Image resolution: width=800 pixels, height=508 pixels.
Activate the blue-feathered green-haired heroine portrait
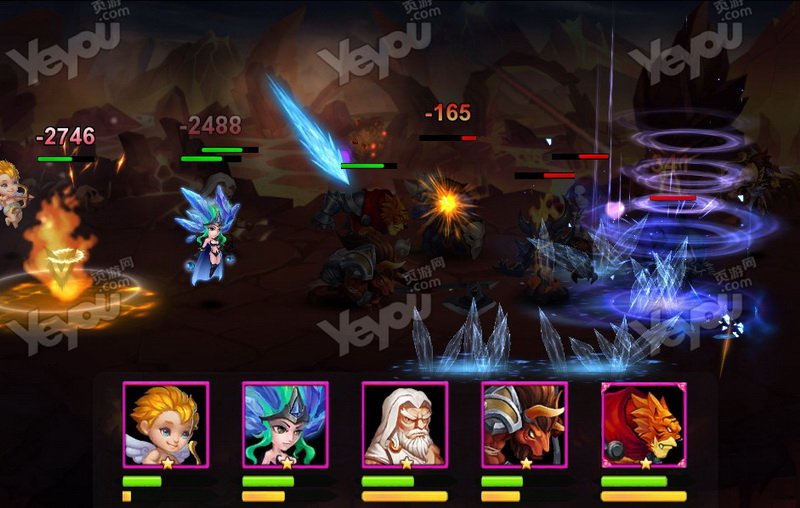tap(285, 424)
